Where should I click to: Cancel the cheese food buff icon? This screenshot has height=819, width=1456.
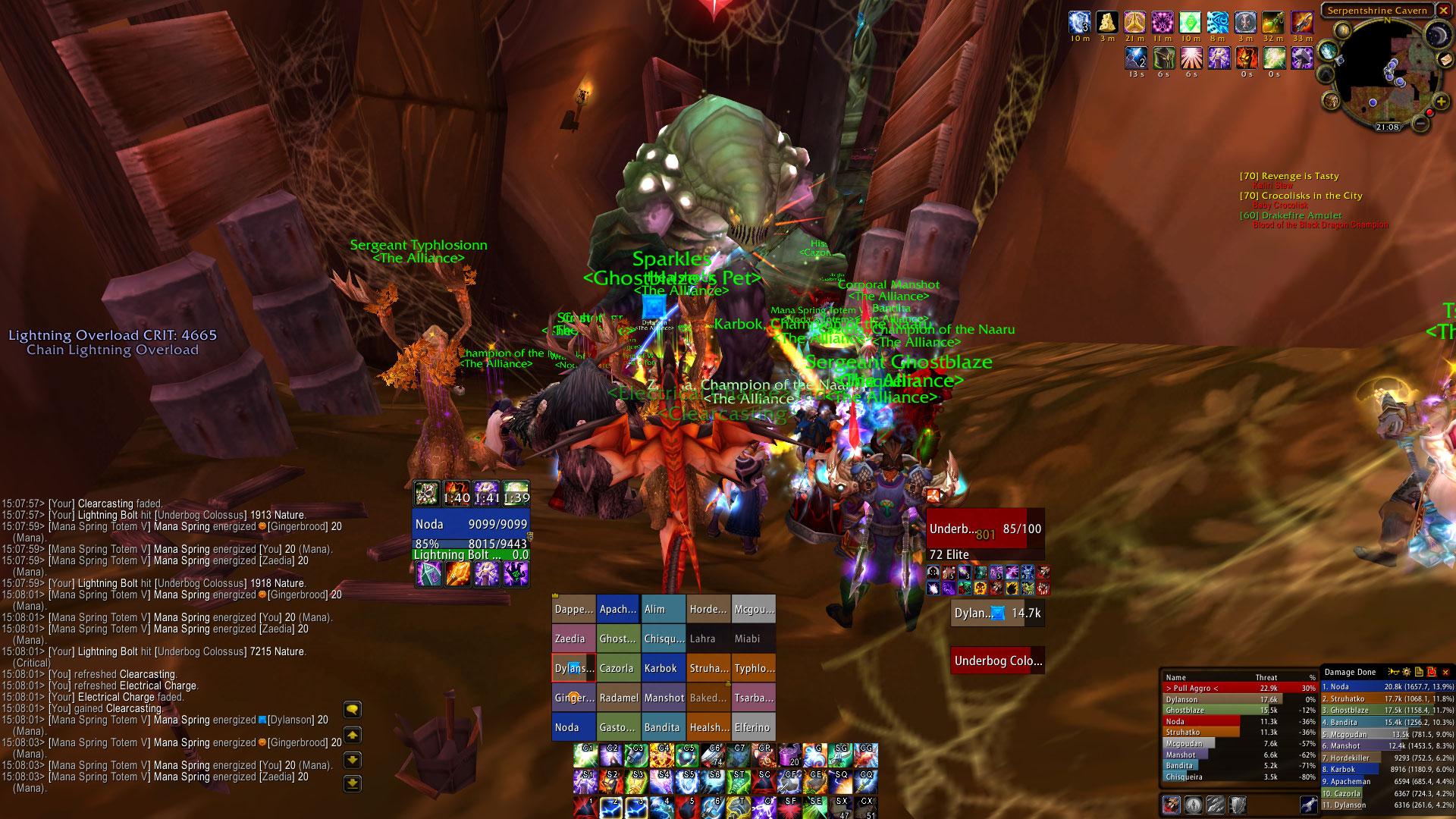[x=1107, y=23]
